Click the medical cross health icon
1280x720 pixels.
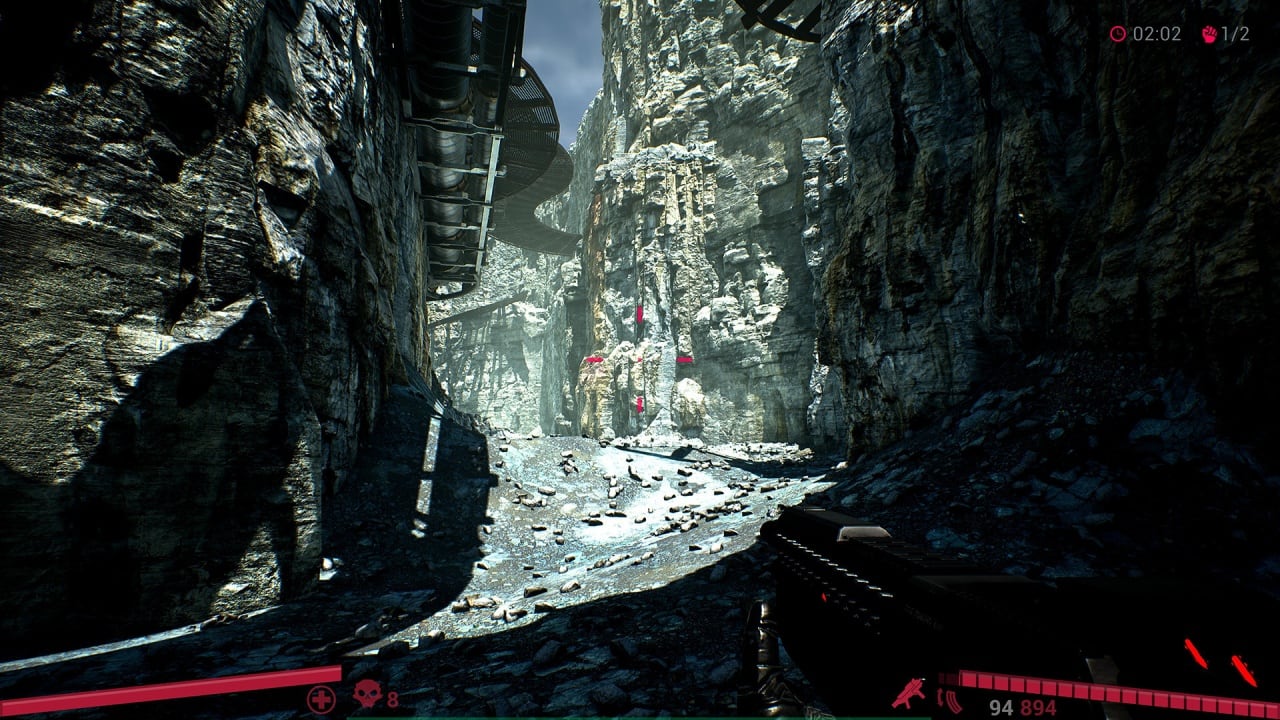pos(321,699)
